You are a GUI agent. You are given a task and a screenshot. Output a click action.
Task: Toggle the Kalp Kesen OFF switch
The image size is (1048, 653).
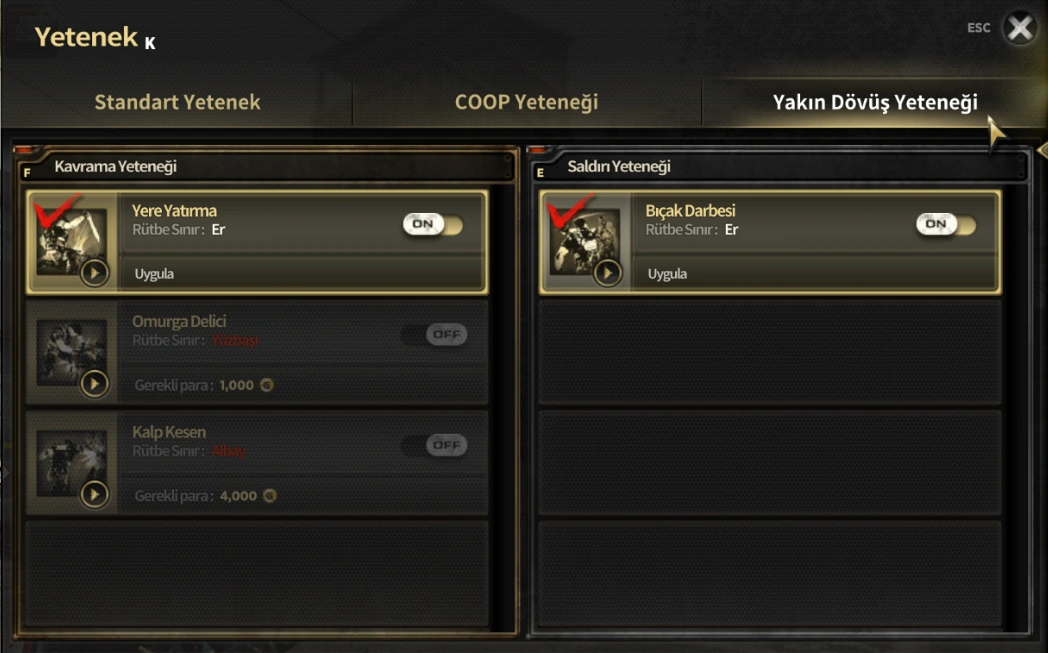(x=434, y=445)
